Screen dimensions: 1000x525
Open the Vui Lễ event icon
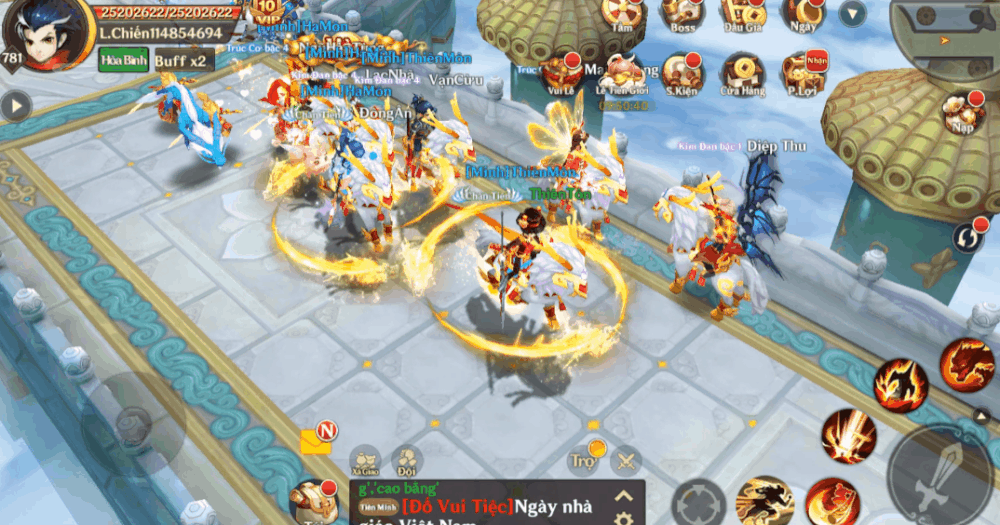tap(562, 72)
